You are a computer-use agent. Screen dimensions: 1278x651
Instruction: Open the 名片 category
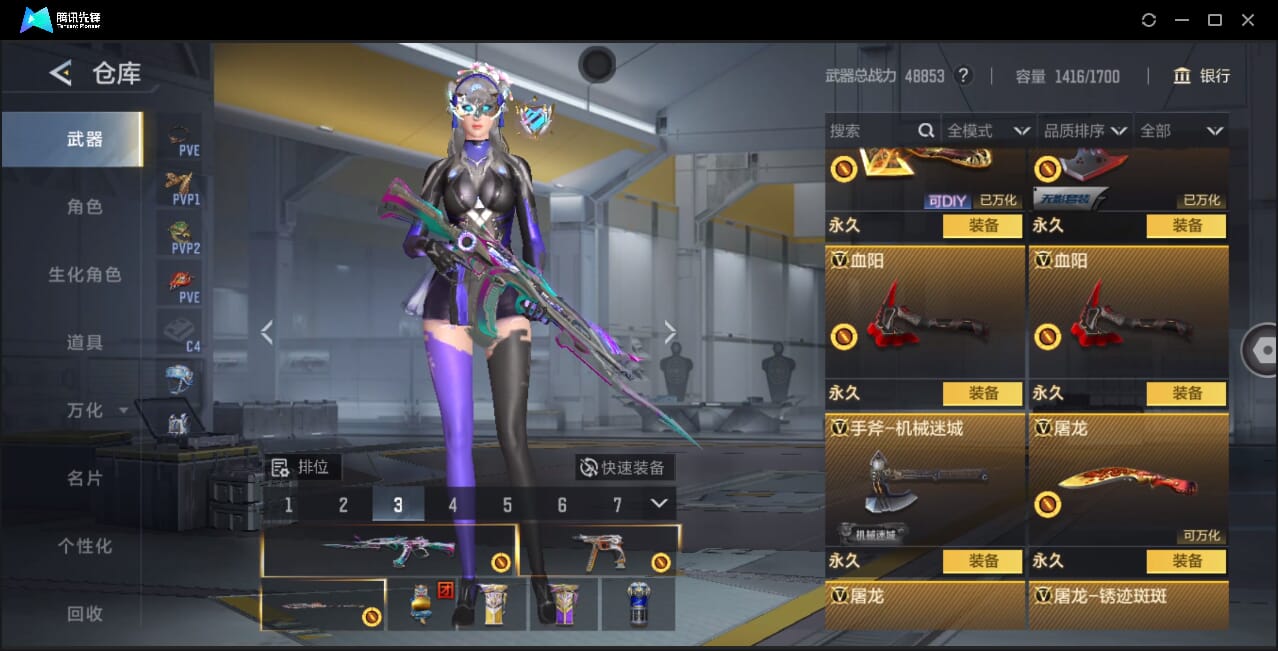pyautogui.click(x=85, y=479)
